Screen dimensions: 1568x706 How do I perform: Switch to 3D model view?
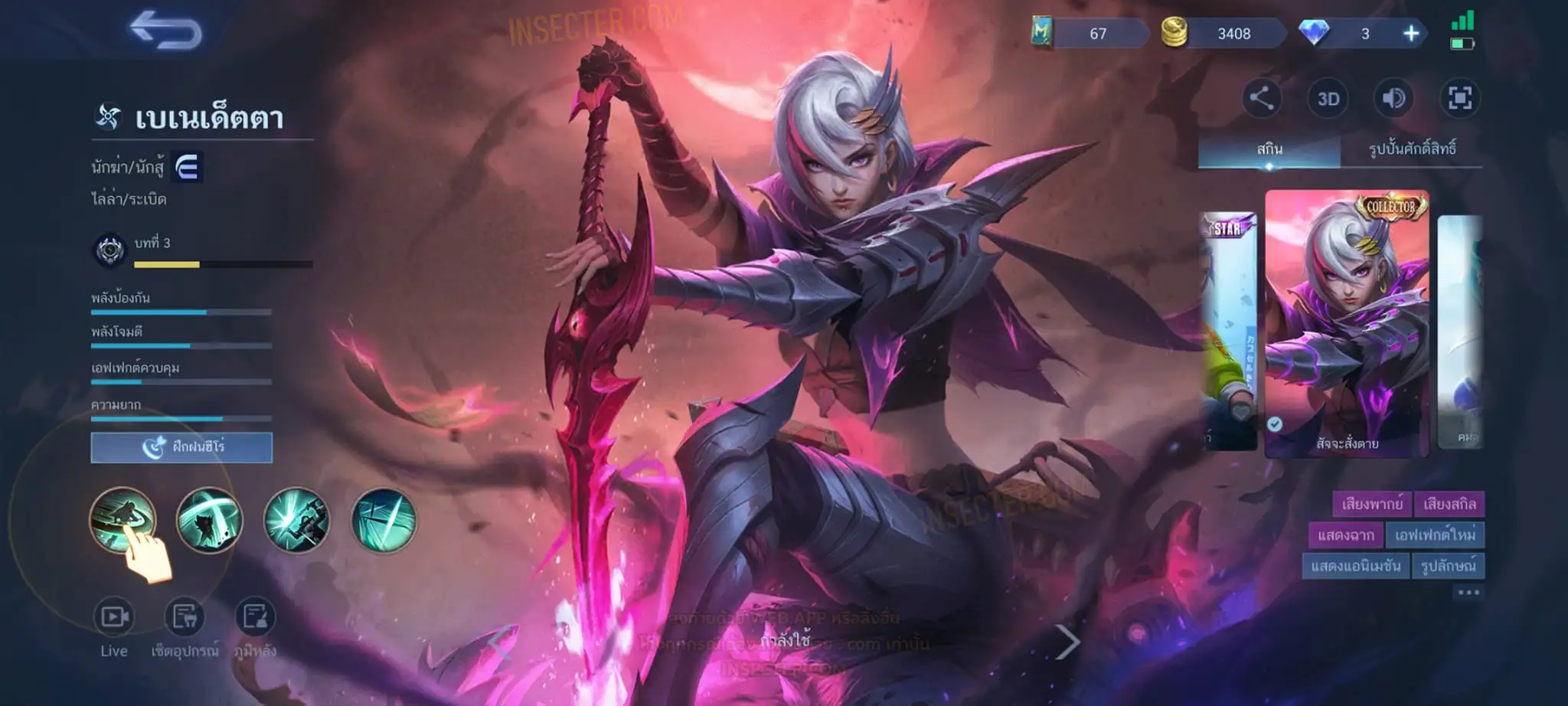(x=1328, y=99)
